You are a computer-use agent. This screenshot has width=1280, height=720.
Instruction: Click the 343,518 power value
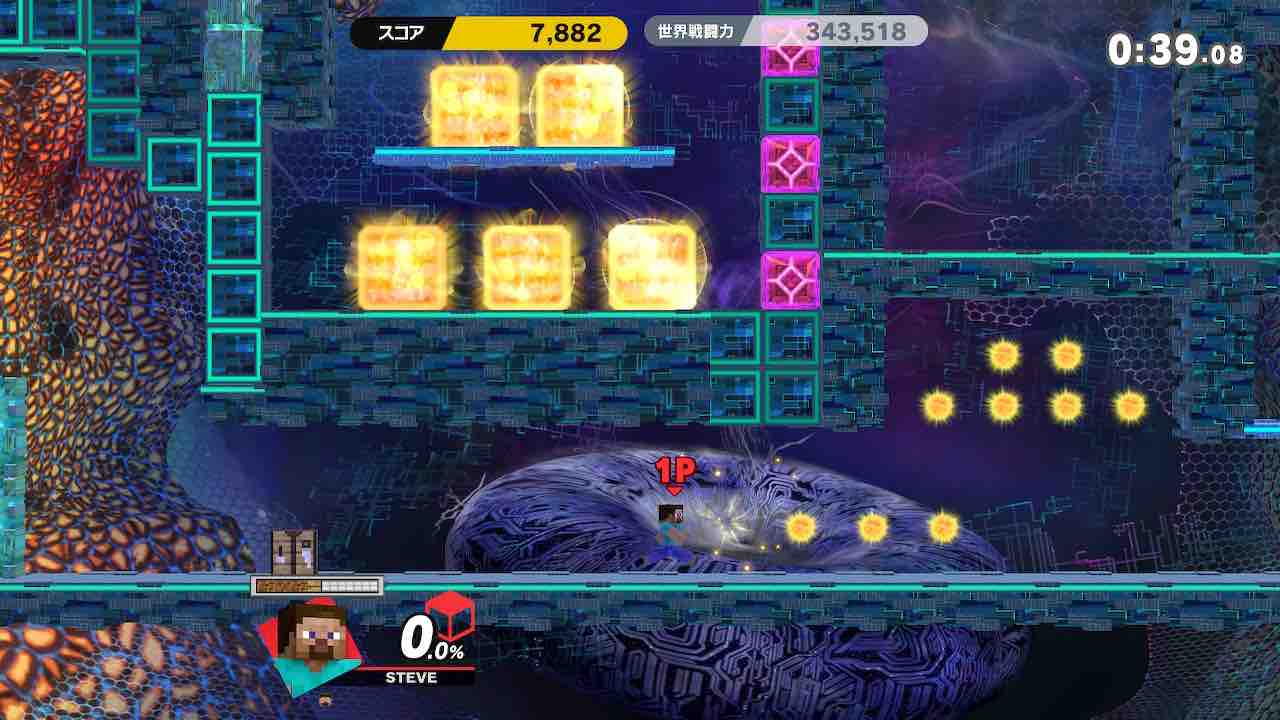pyautogui.click(x=857, y=31)
